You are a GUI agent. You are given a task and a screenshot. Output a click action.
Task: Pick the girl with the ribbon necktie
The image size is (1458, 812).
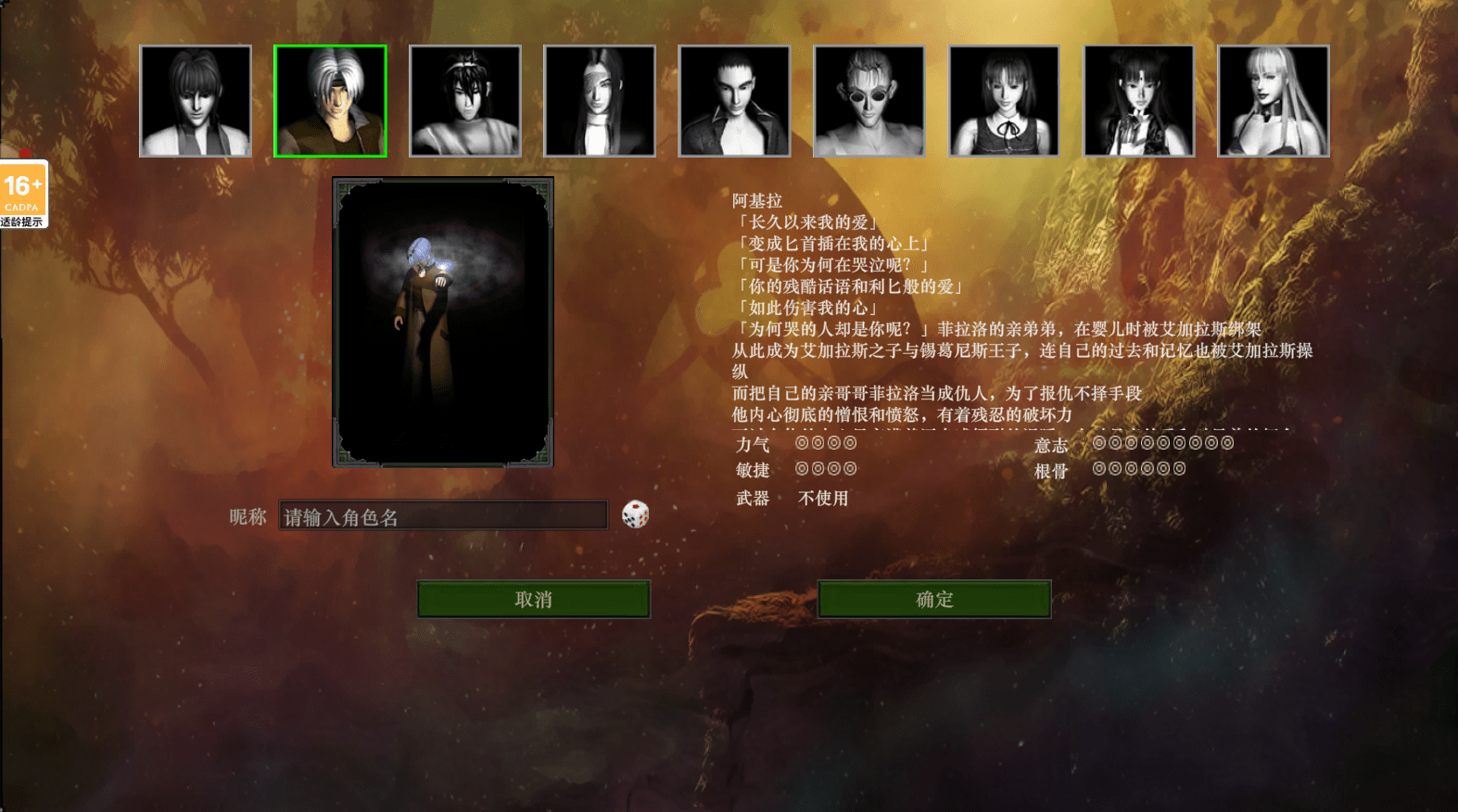(1004, 101)
